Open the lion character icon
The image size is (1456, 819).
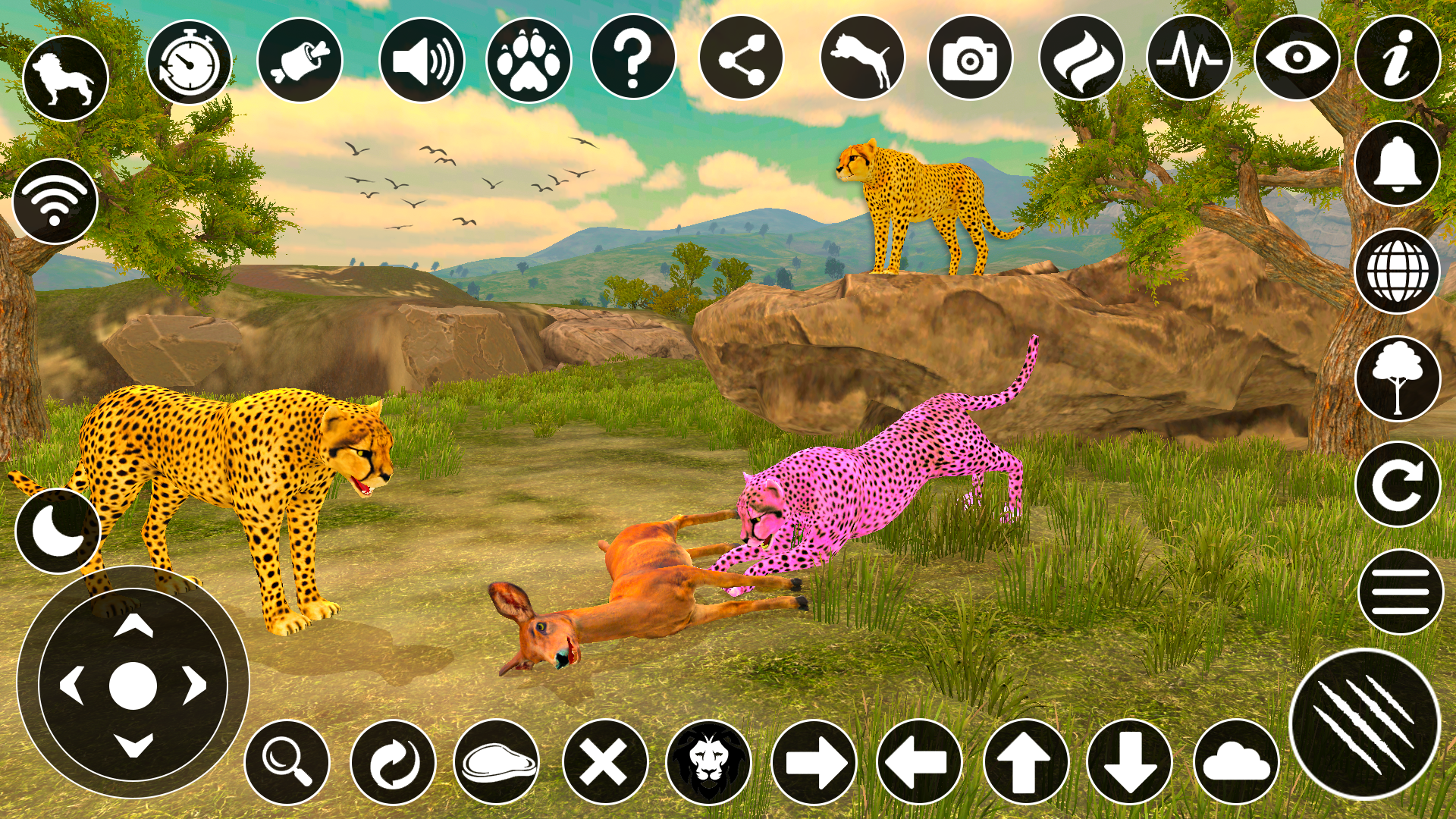pyautogui.click(x=64, y=76)
